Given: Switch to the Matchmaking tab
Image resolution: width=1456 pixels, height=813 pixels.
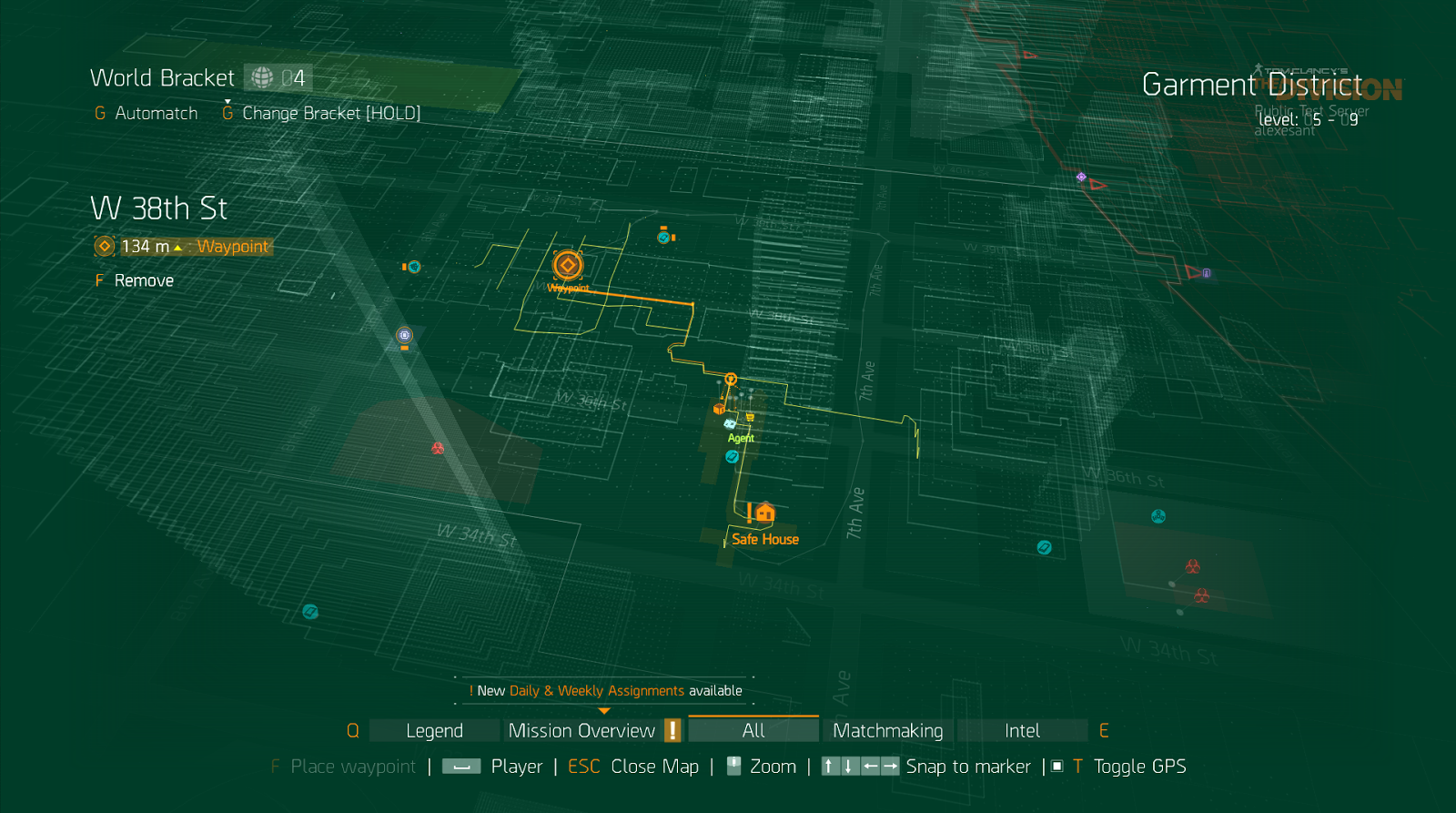Looking at the screenshot, I should pyautogui.click(x=887, y=729).
